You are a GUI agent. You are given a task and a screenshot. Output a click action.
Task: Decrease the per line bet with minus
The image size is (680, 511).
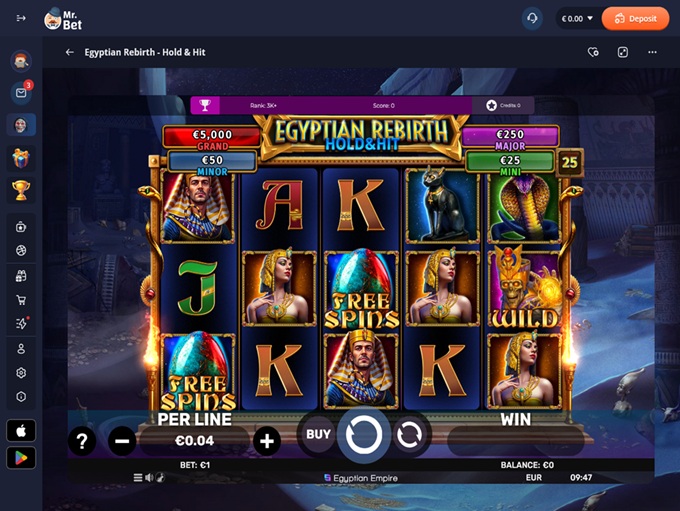[x=123, y=440]
